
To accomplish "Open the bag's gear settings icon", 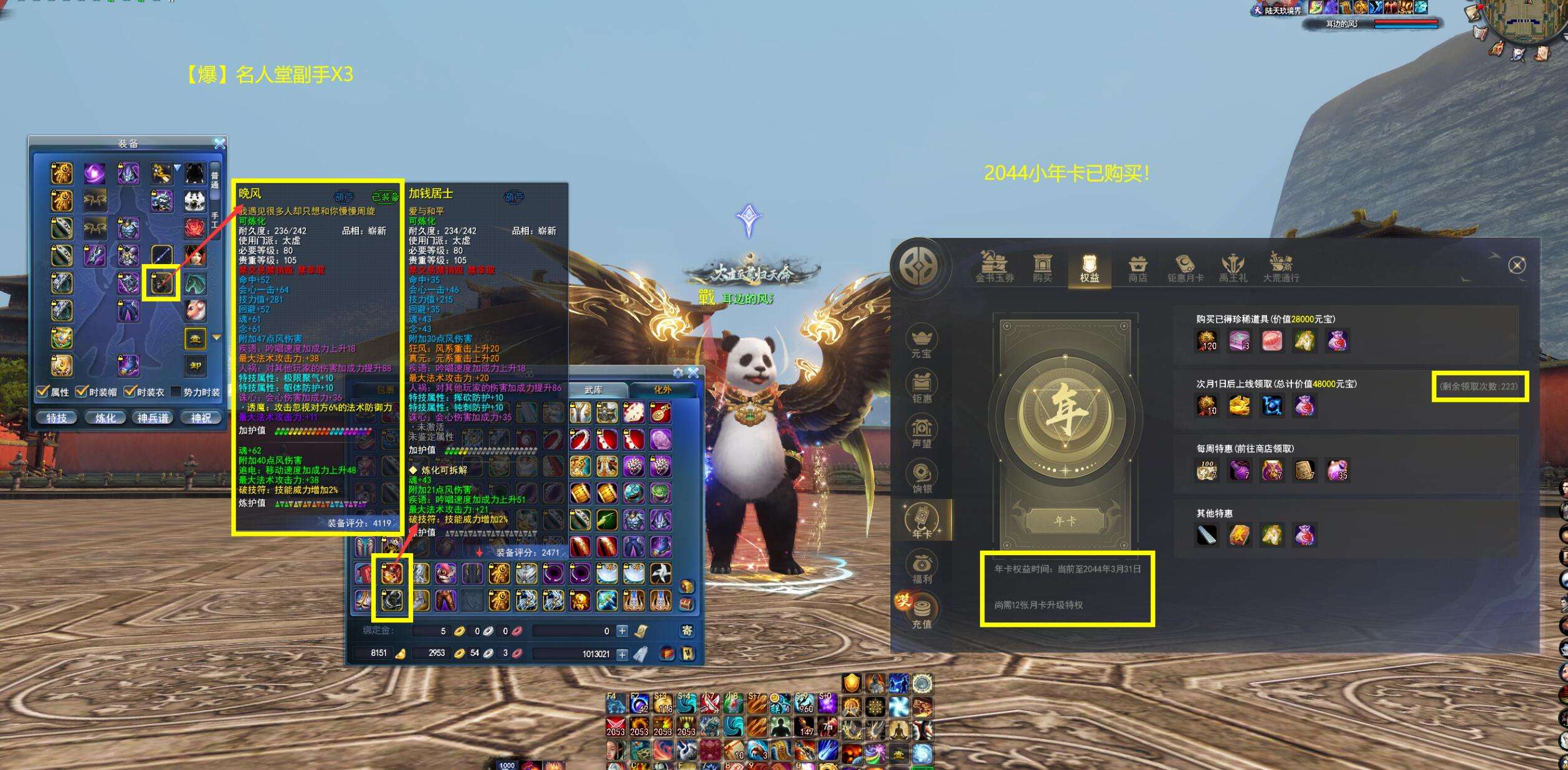I will [x=678, y=373].
